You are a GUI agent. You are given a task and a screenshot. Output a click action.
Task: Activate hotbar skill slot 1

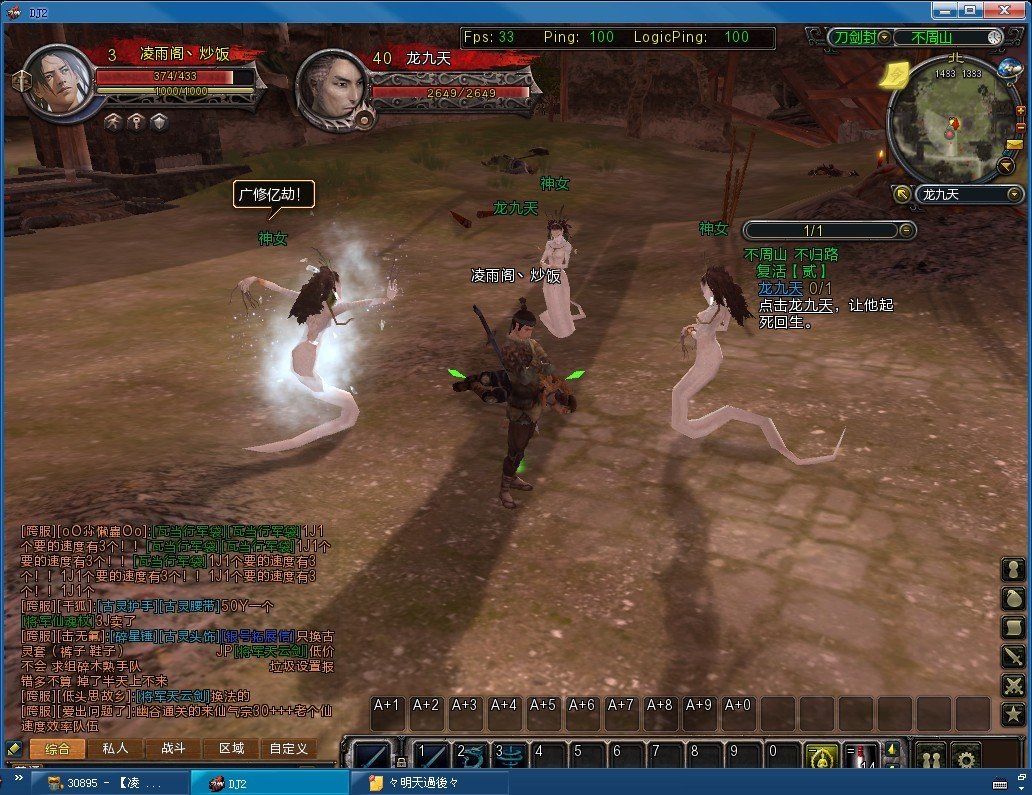pyautogui.click(x=433, y=755)
